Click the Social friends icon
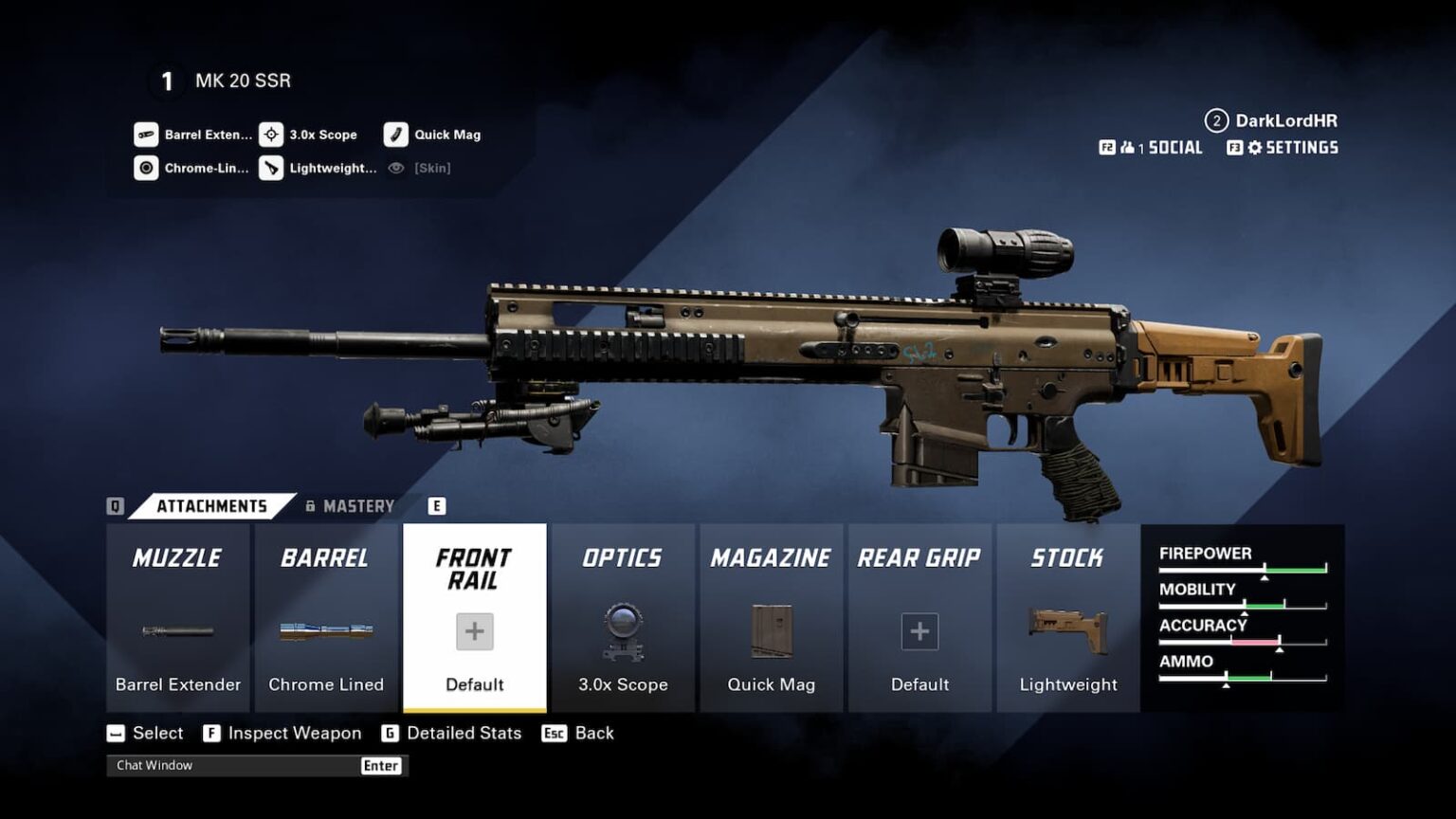This screenshot has width=1456, height=819. 1129,147
